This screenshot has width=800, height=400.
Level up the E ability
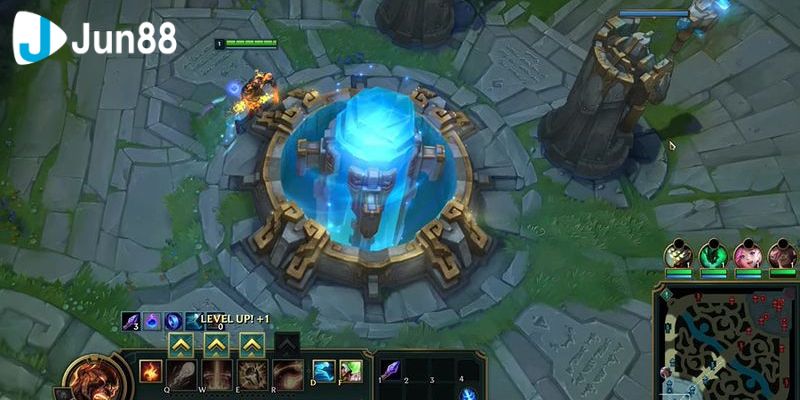pyautogui.click(x=252, y=344)
